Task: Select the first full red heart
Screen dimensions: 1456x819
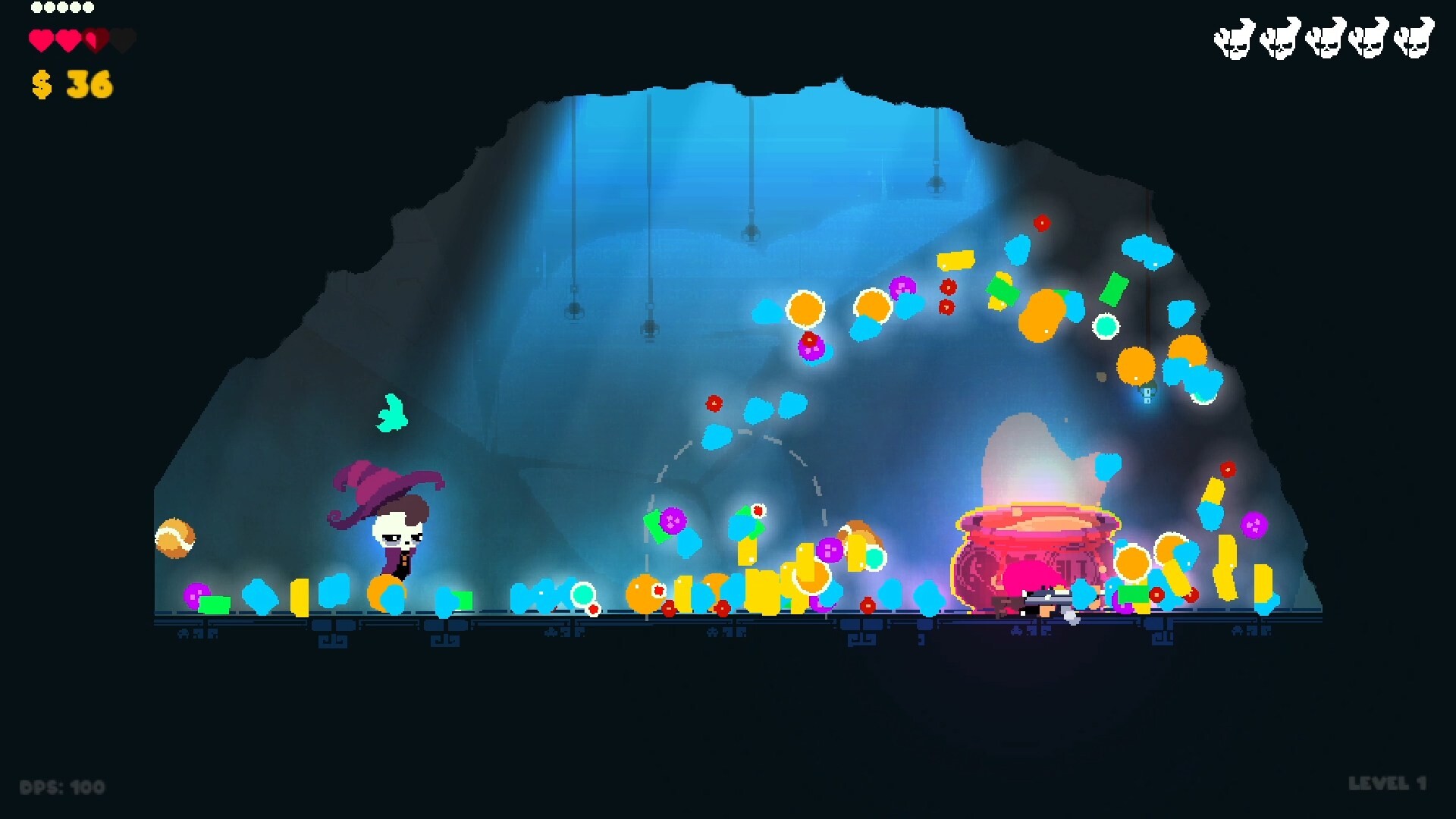Action: point(42,38)
